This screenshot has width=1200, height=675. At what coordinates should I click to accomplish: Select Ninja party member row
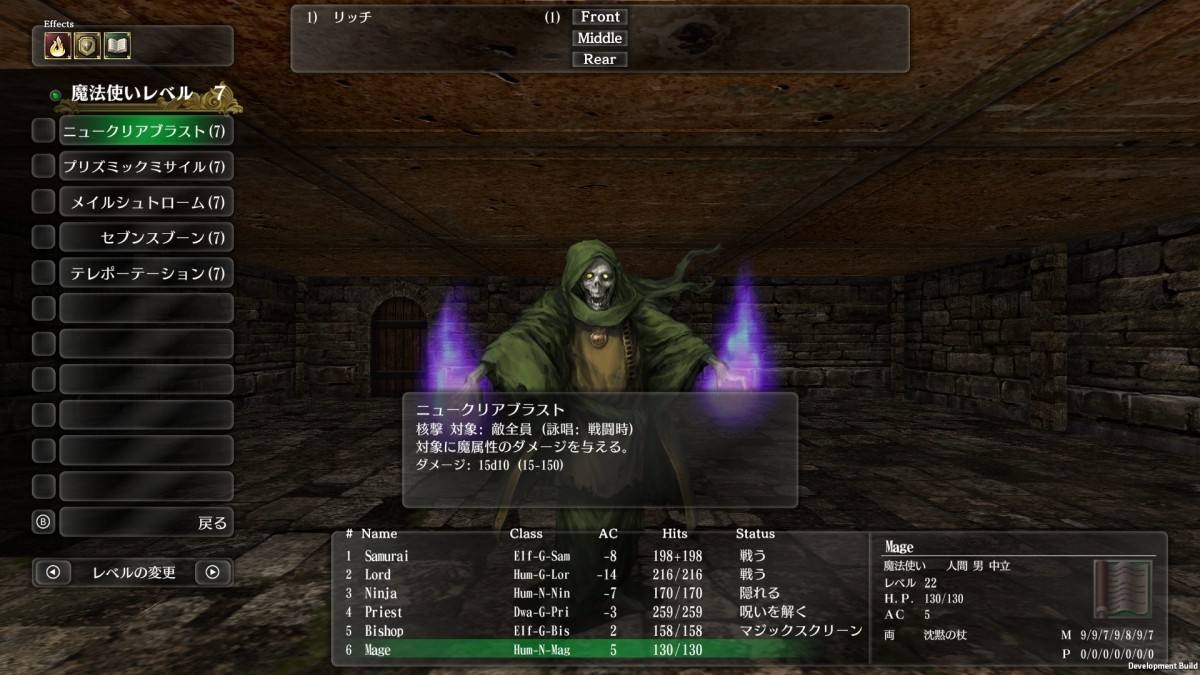pos(600,594)
